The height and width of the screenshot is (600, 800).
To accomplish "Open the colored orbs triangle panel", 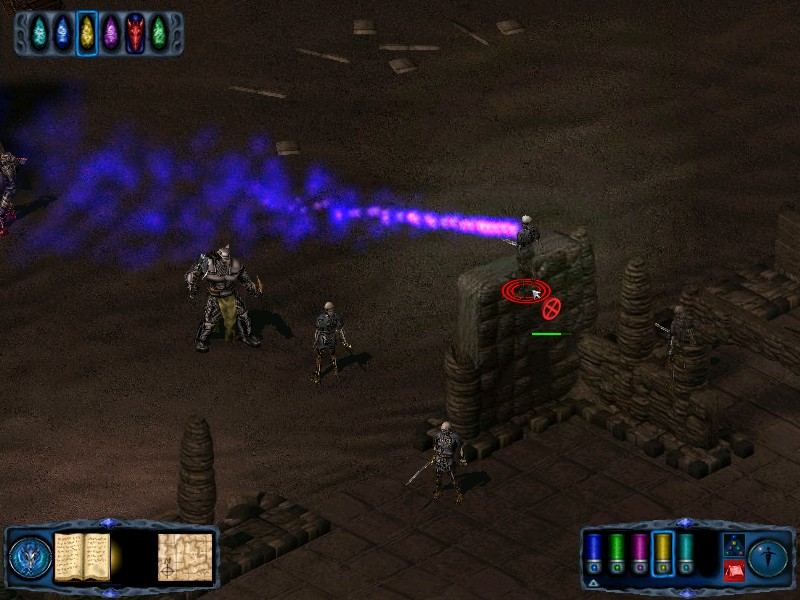I will pos(733,545).
